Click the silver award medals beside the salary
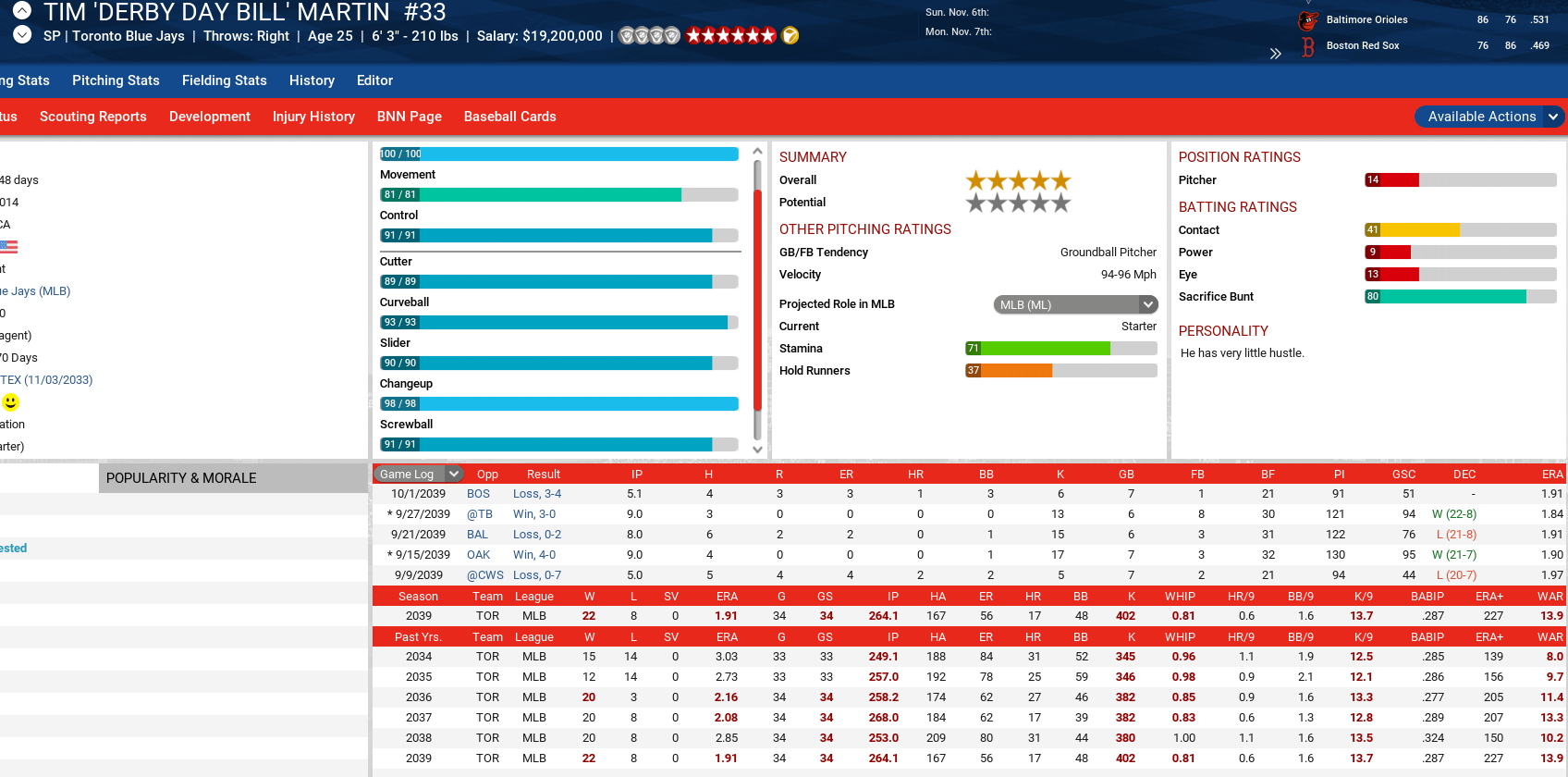 coord(648,35)
